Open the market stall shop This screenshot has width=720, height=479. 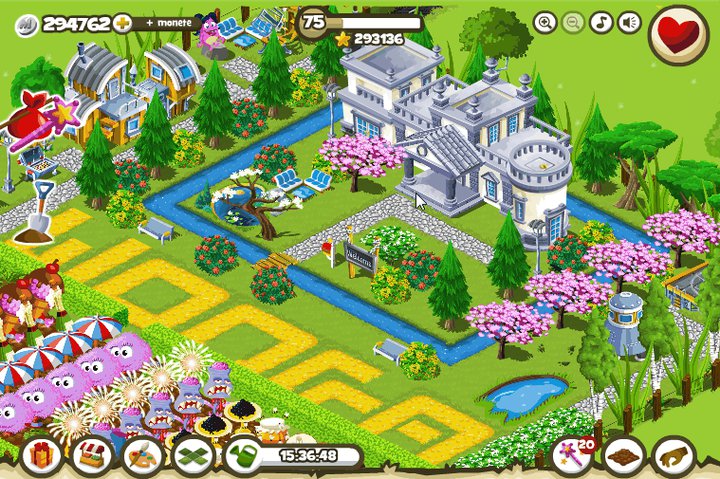tap(92, 456)
